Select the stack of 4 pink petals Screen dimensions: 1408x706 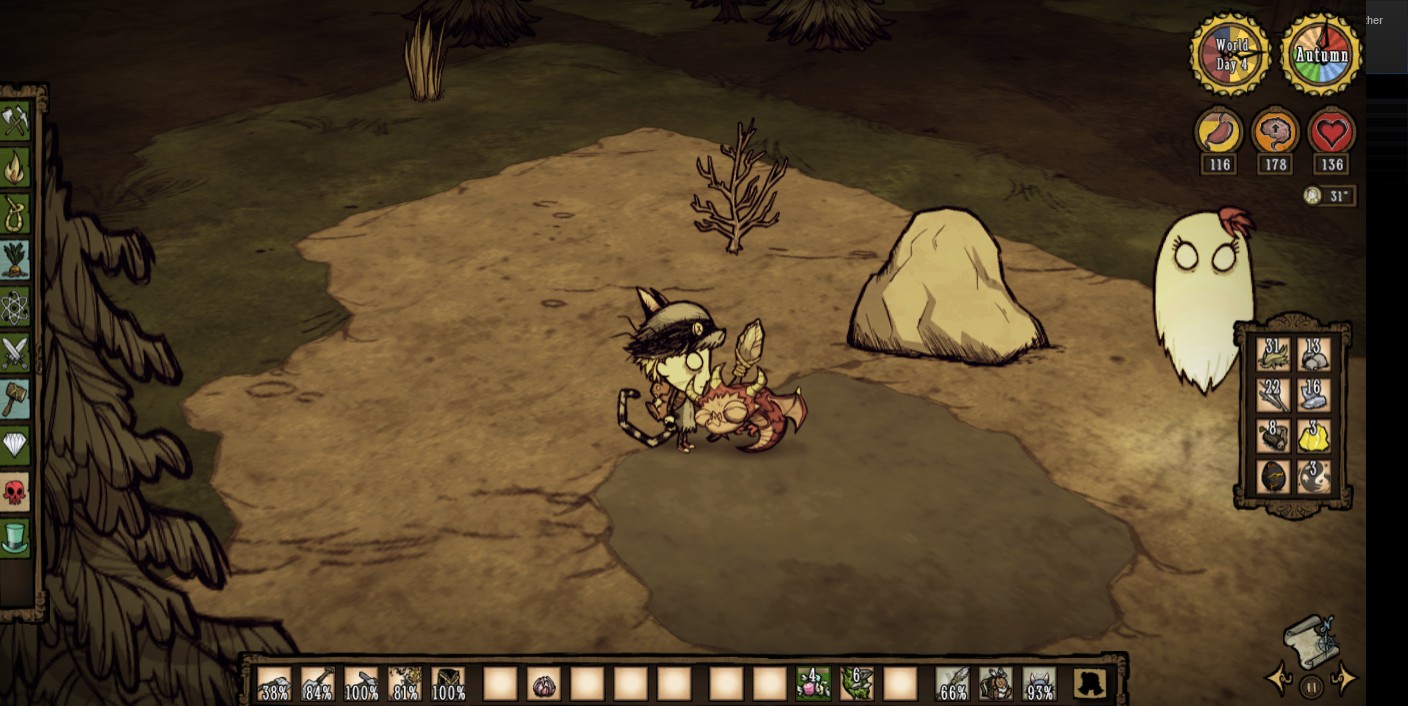[x=813, y=684]
